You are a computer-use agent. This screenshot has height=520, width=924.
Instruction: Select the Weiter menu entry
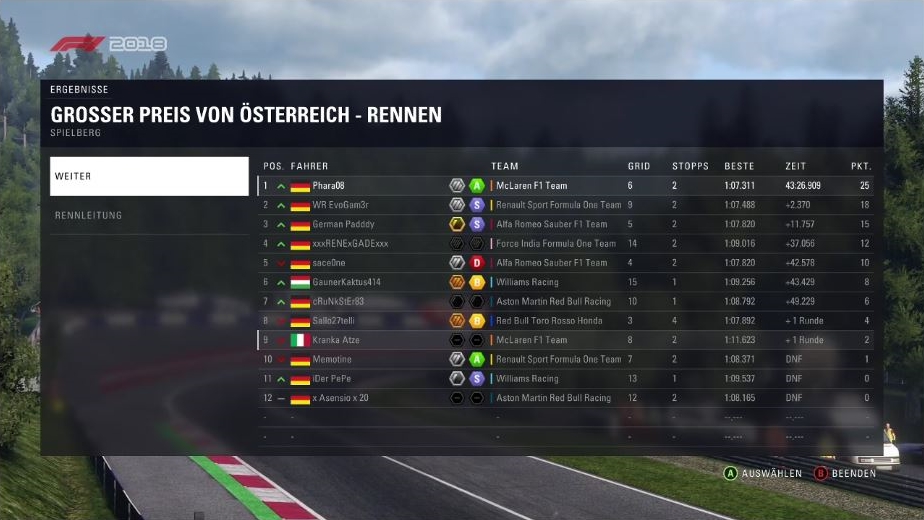click(149, 176)
